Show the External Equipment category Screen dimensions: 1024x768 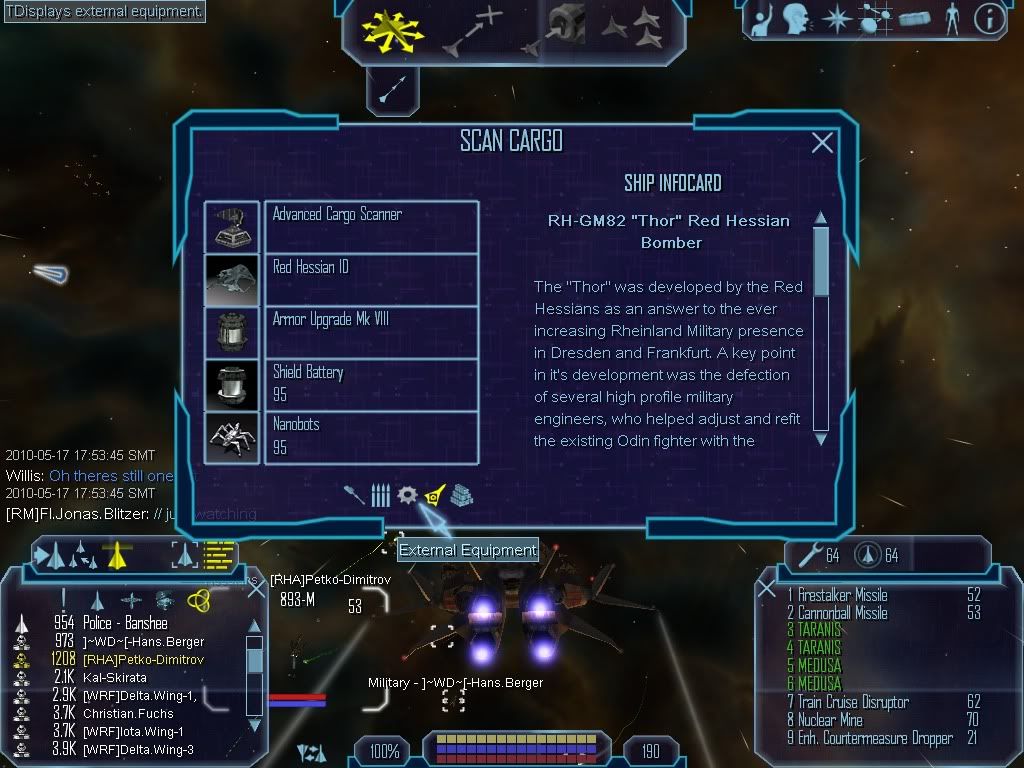(x=434, y=495)
